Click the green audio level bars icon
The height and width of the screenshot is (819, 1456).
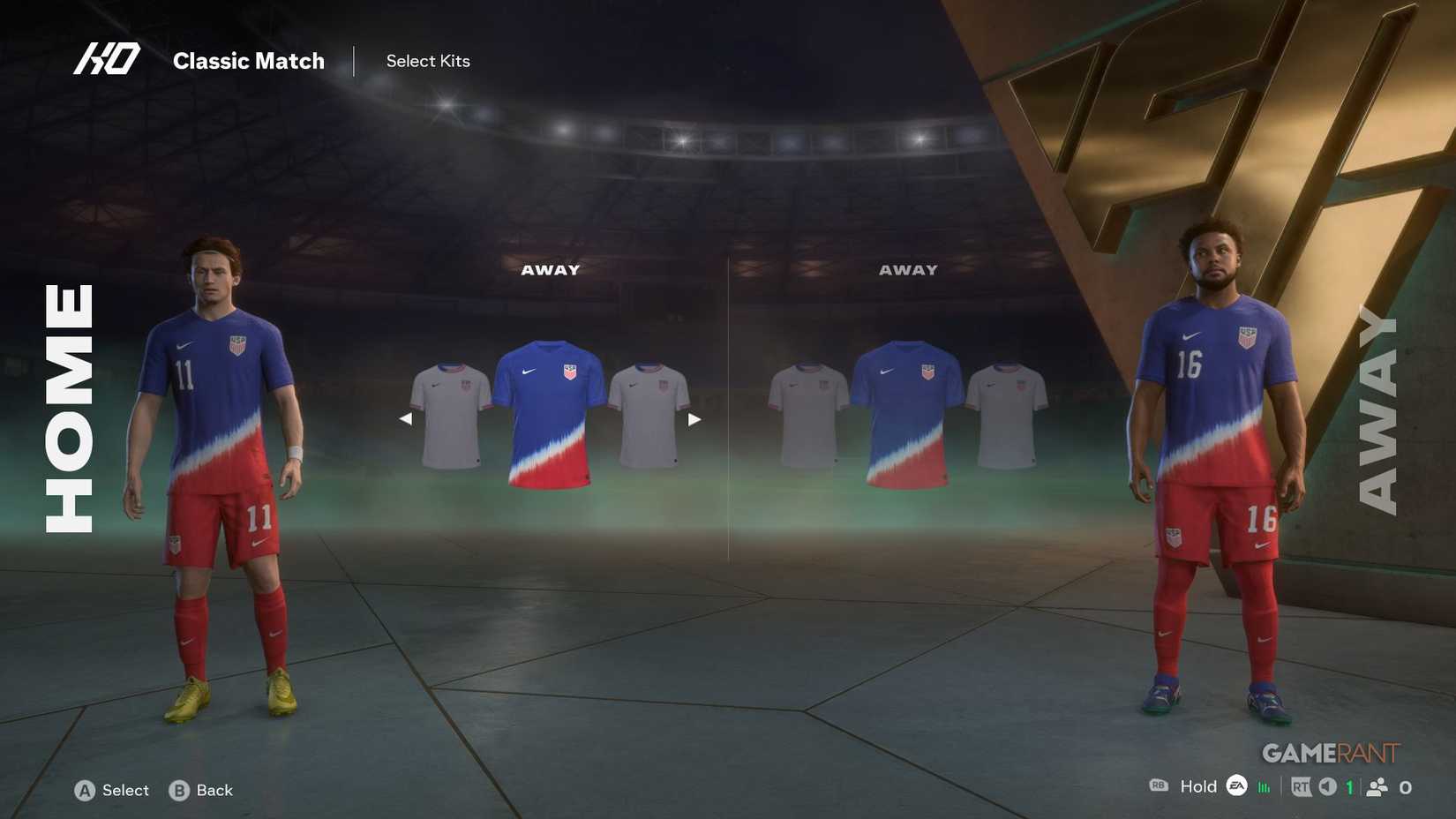click(x=1264, y=786)
